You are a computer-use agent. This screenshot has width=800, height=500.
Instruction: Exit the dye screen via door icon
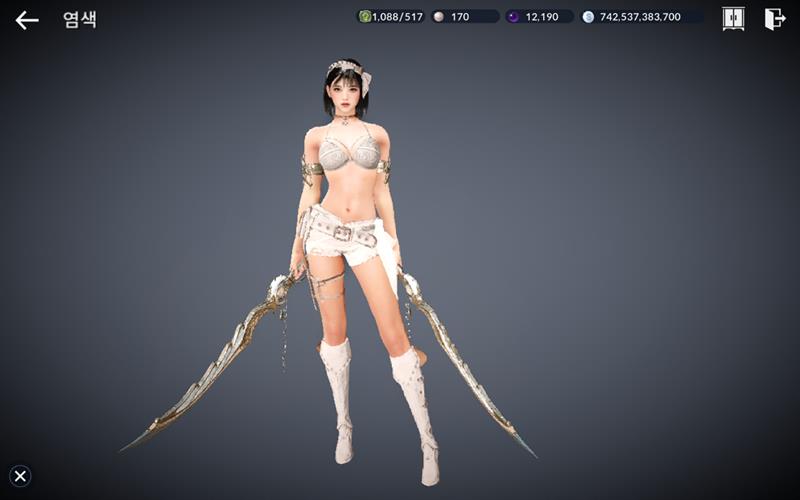pyautogui.click(x=774, y=18)
